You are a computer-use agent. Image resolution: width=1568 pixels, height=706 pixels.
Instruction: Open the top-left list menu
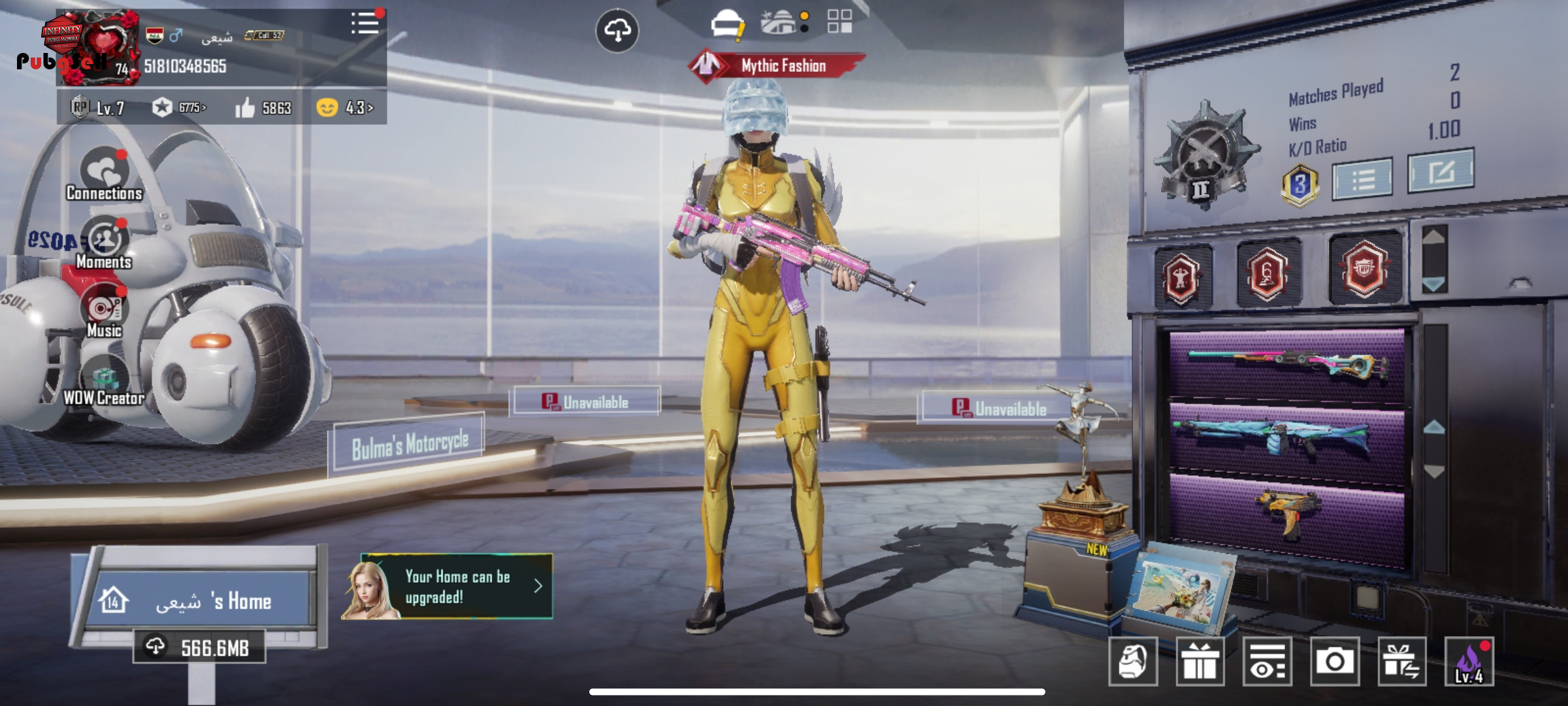[365, 24]
